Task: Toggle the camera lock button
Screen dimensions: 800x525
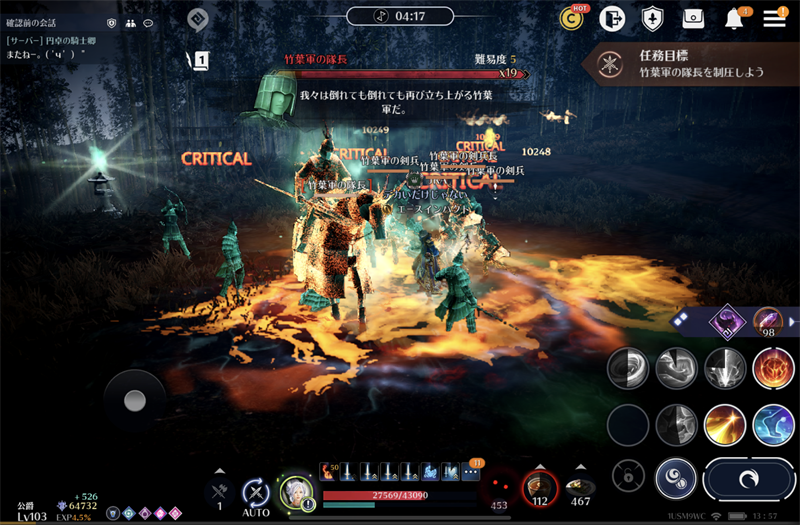Action: 628,475
